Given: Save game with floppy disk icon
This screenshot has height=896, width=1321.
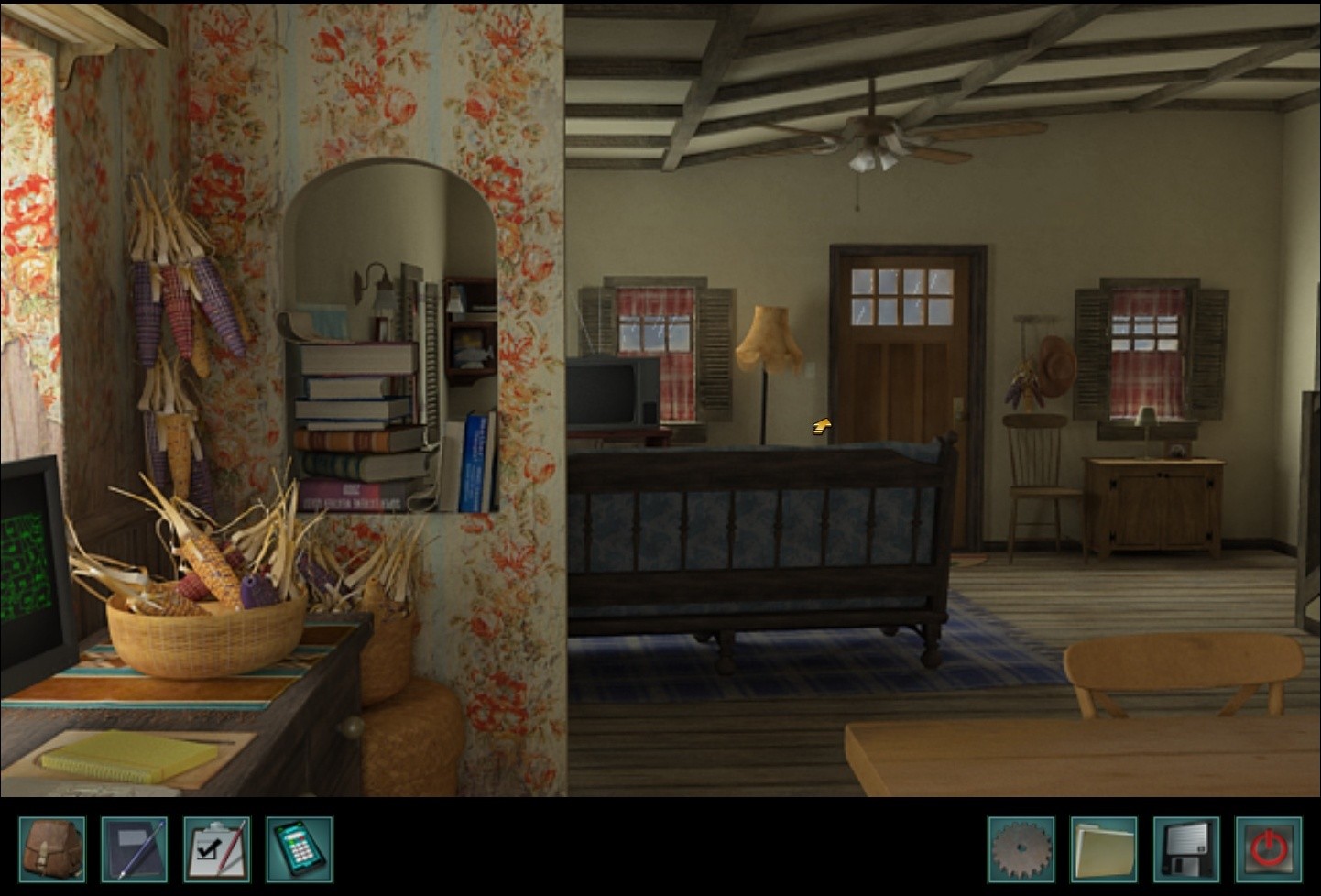Looking at the screenshot, I should (x=1186, y=849).
